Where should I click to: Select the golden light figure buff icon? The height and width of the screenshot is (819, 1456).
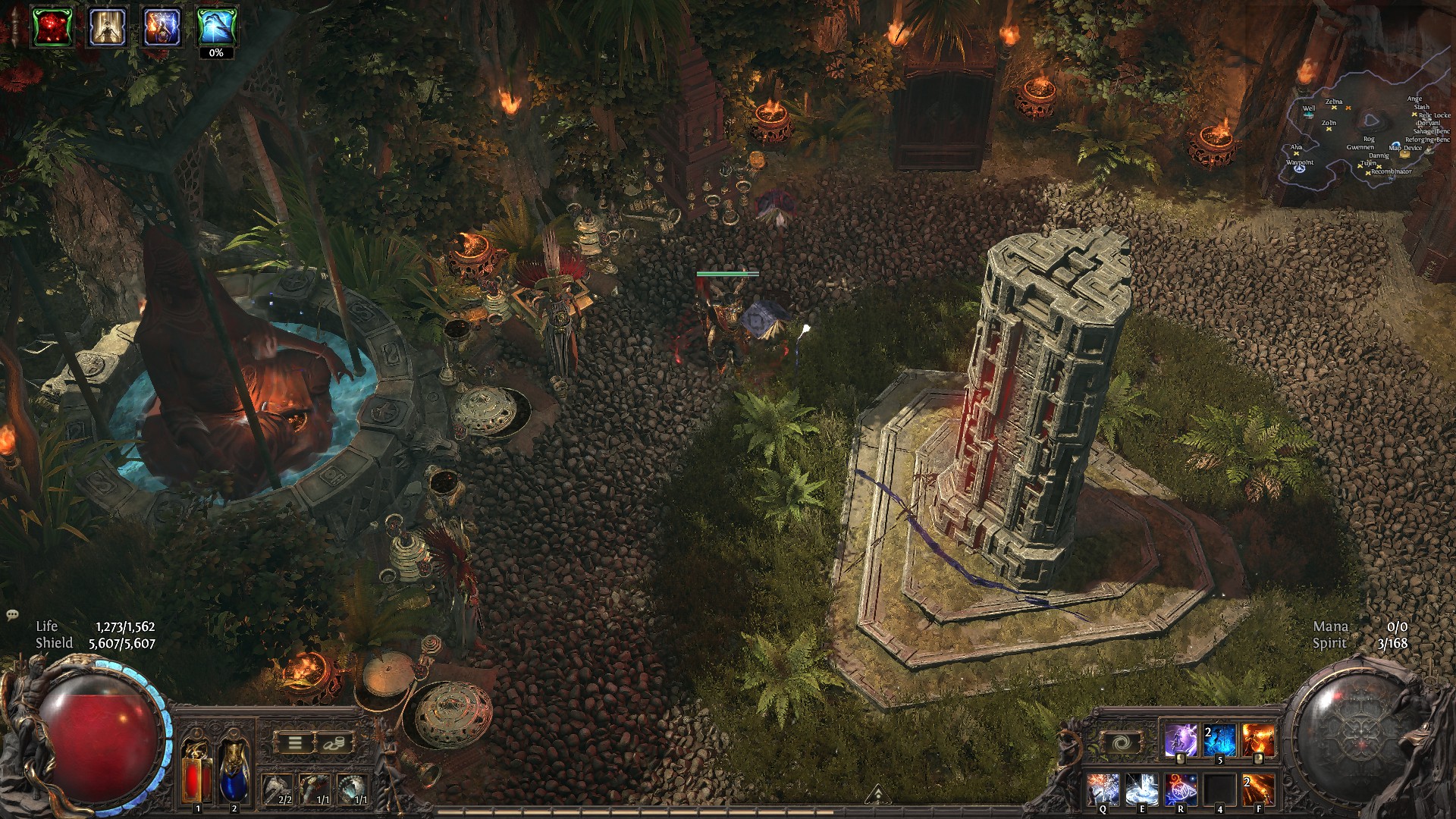107,27
